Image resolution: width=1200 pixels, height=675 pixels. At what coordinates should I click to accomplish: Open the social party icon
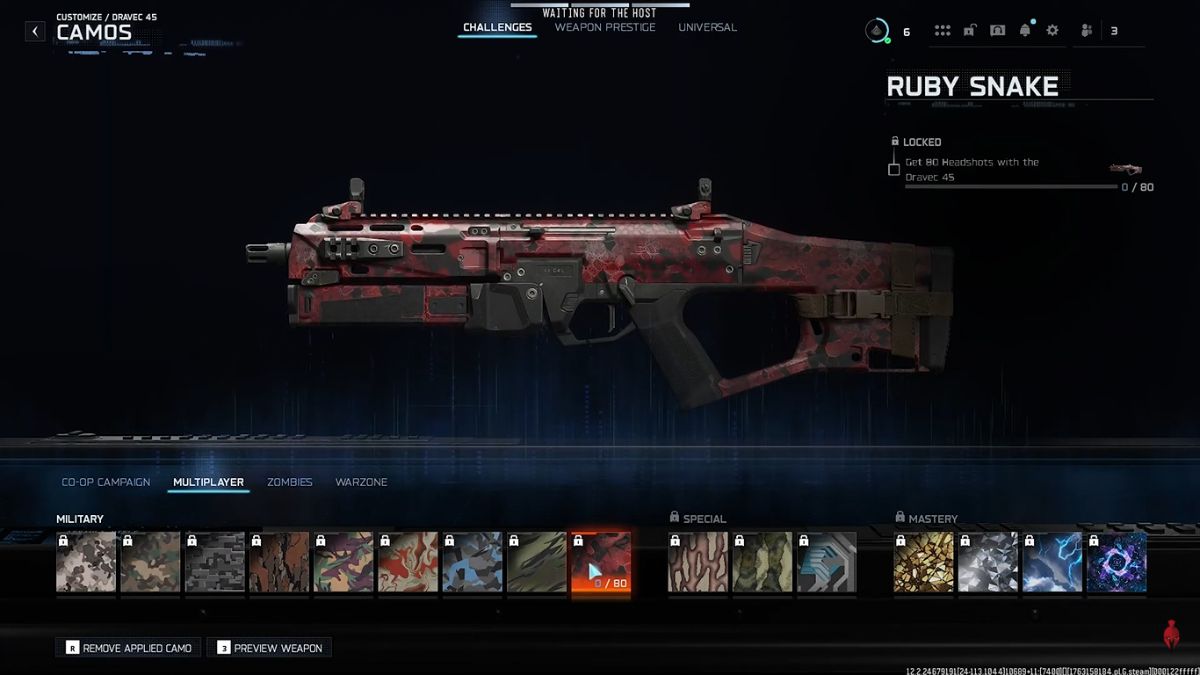(x=1086, y=31)
